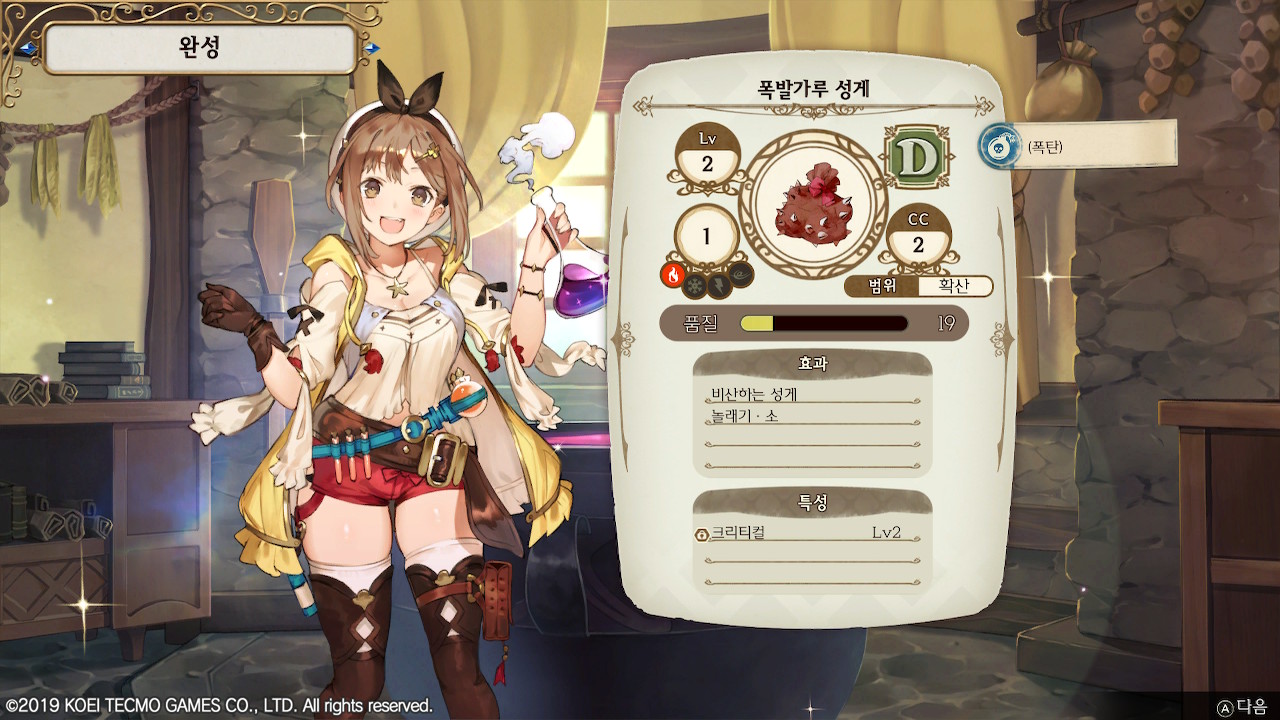Click the lightning bolt element icon
The image size is (1280, 720).
pos(719,286)
